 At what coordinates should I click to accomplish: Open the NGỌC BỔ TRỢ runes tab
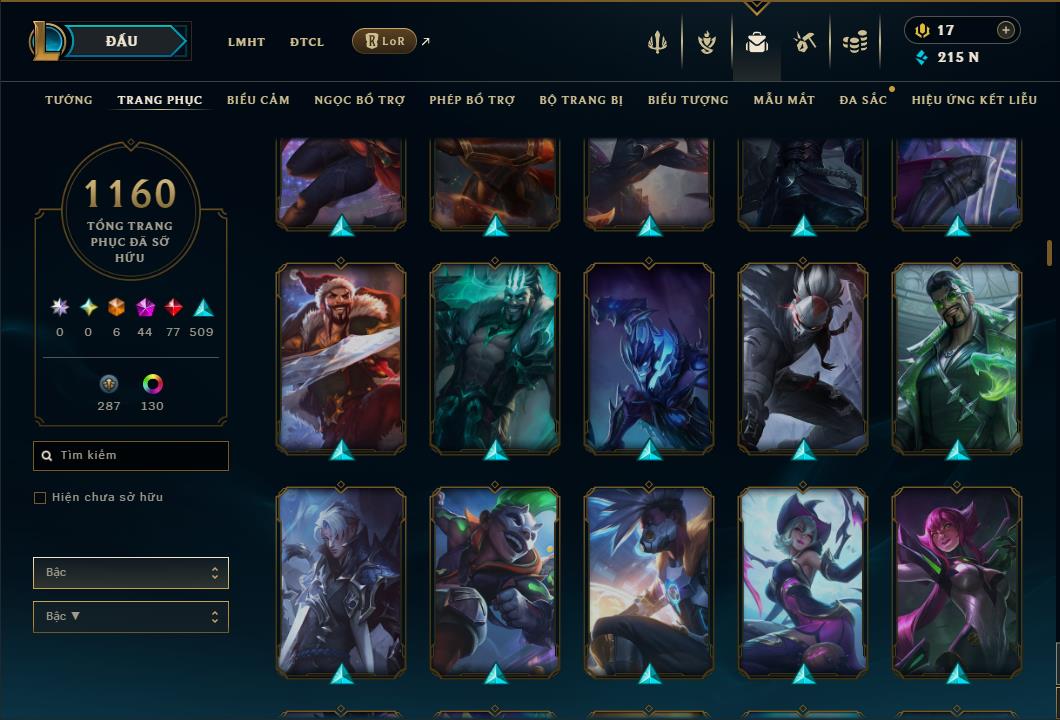pyautogui.click(x=359, y=100)
